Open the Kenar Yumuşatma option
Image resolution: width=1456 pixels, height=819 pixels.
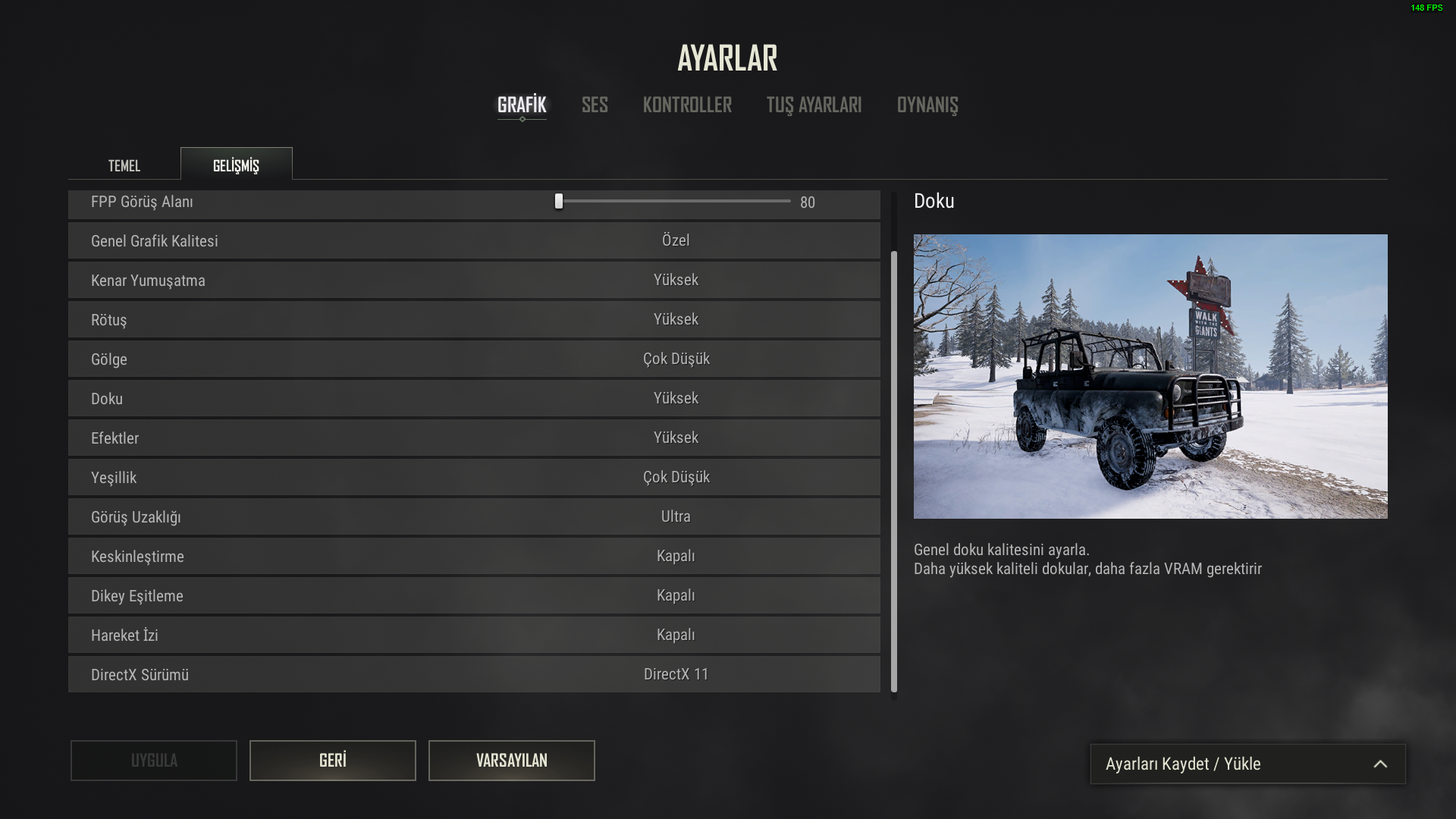(676, 281)
